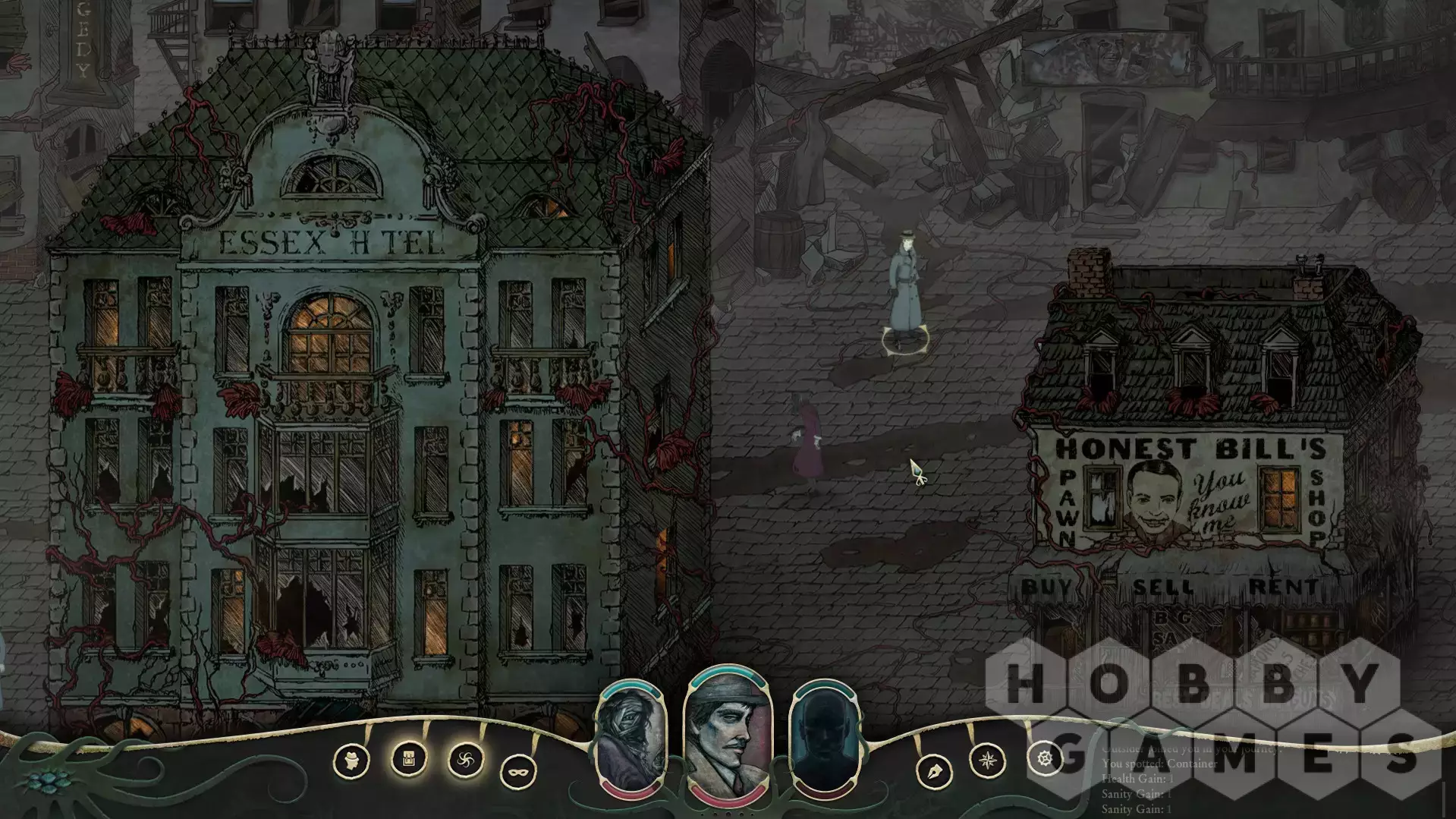Viewport: 1456px width, 819px height.
Task: Open the journal pen-nib icon
Action: coord(935,772)
